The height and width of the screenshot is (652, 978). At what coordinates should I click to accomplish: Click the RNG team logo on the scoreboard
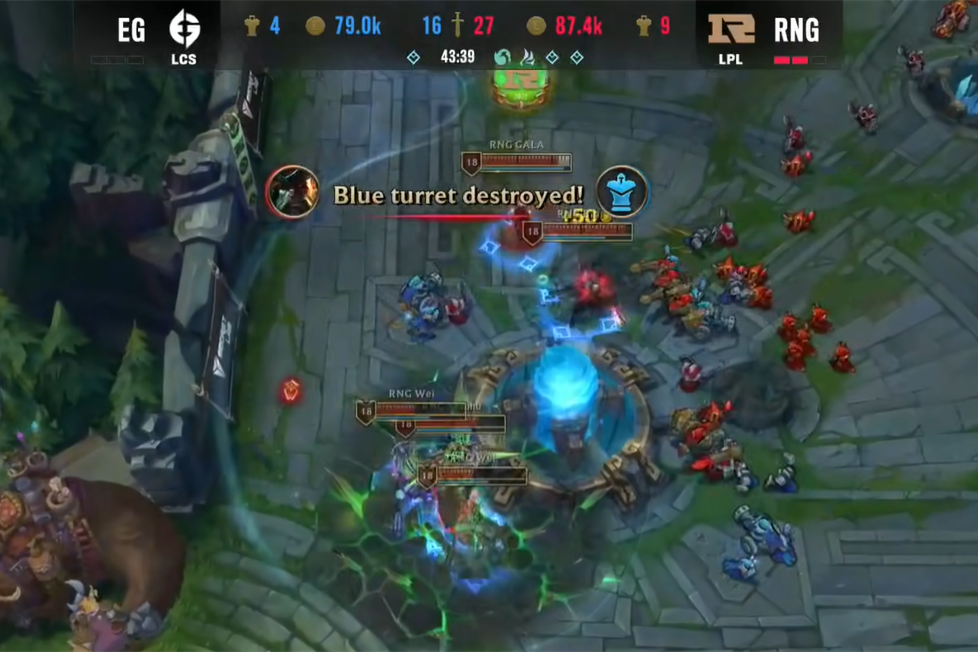click(731, 28)
